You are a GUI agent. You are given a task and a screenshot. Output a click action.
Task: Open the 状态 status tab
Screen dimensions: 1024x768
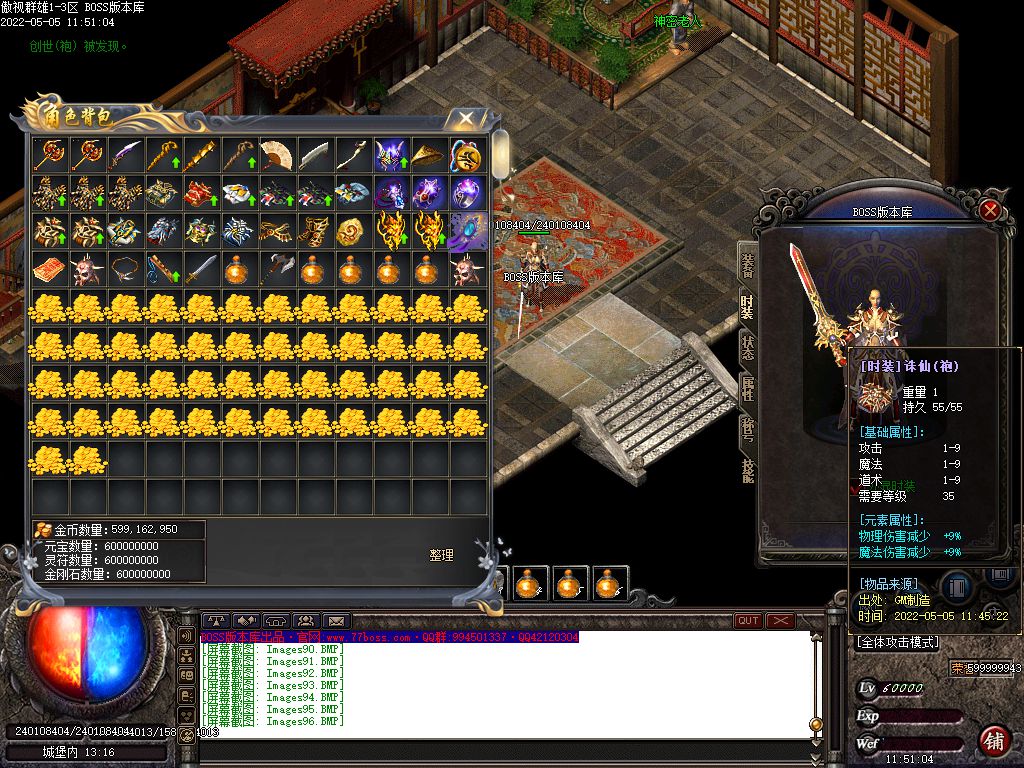[748, 346]
